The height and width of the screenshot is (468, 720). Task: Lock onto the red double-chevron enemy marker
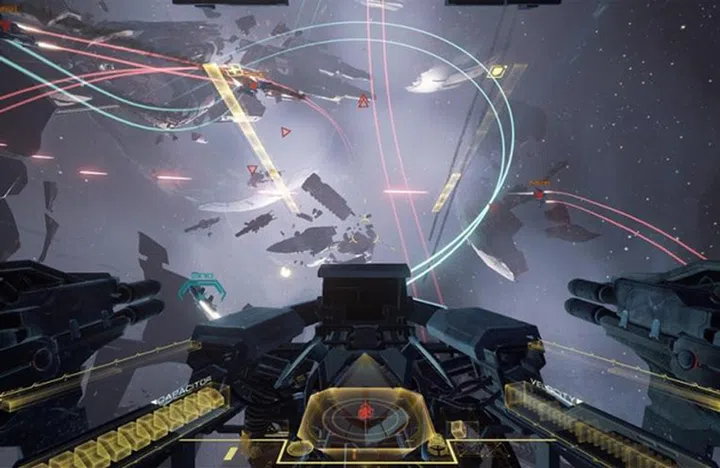(x=362, y=101)
